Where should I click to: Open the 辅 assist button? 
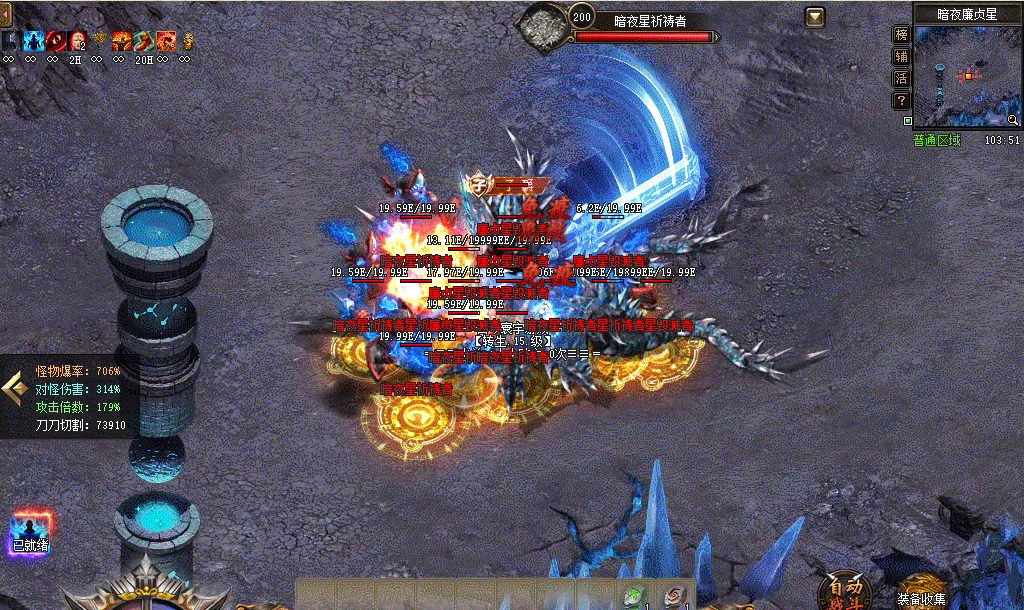901,57
